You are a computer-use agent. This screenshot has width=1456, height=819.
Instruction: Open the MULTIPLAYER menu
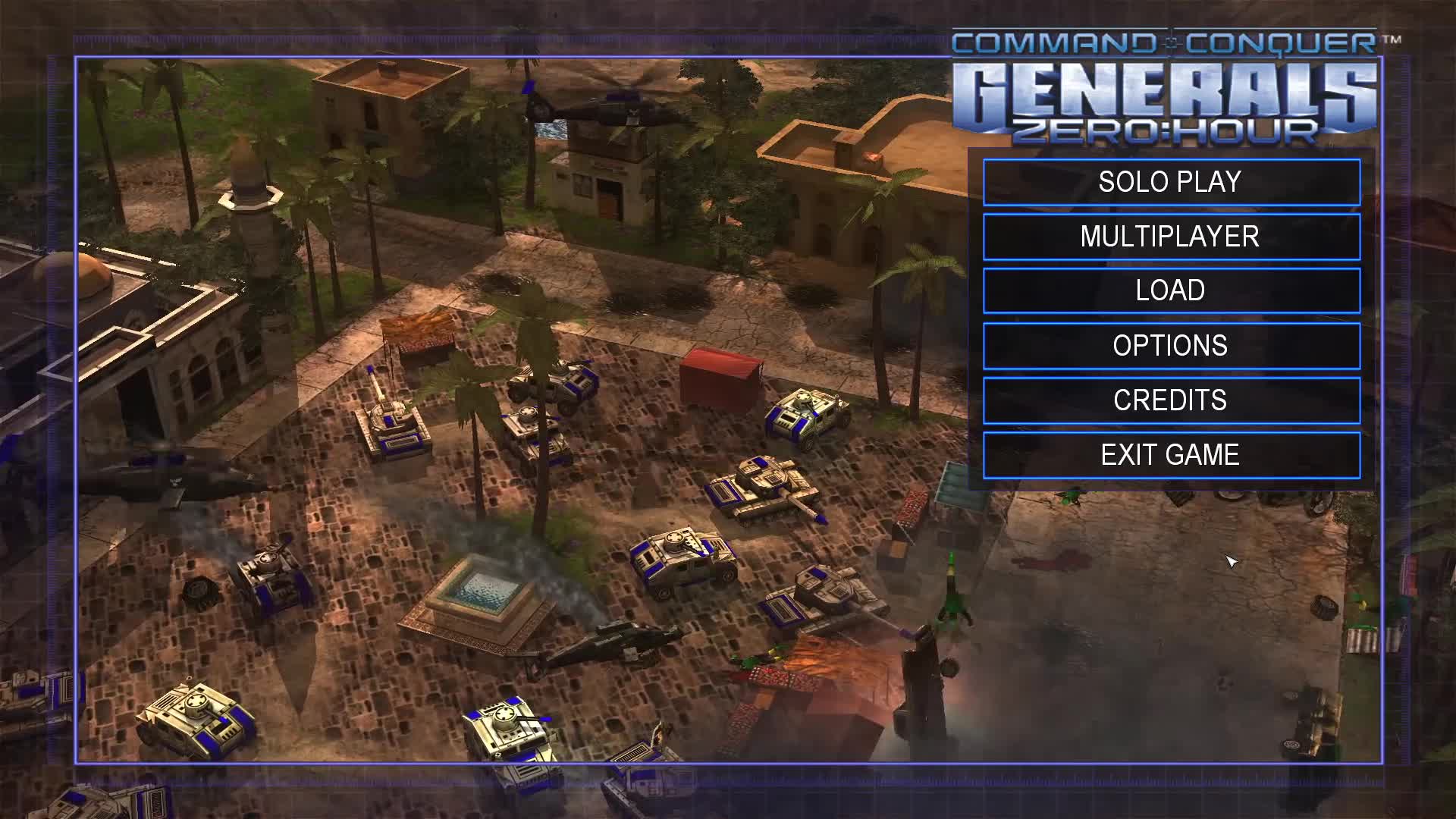click(1171, 236)
